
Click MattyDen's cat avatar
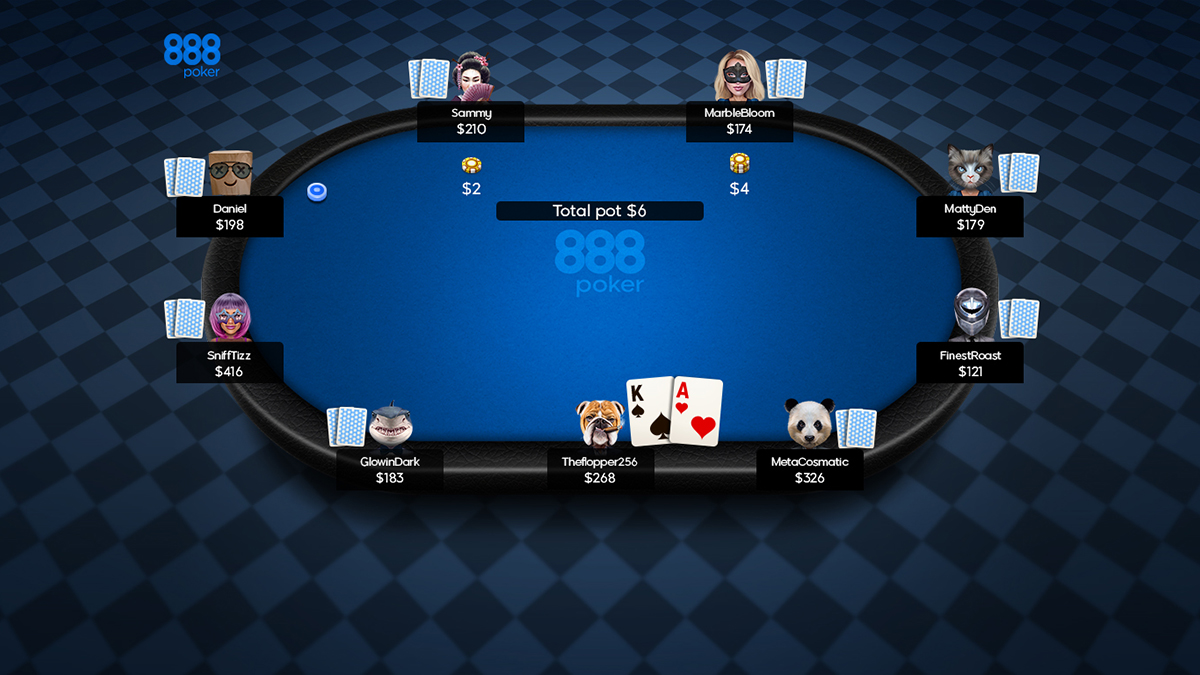(970, 169)
